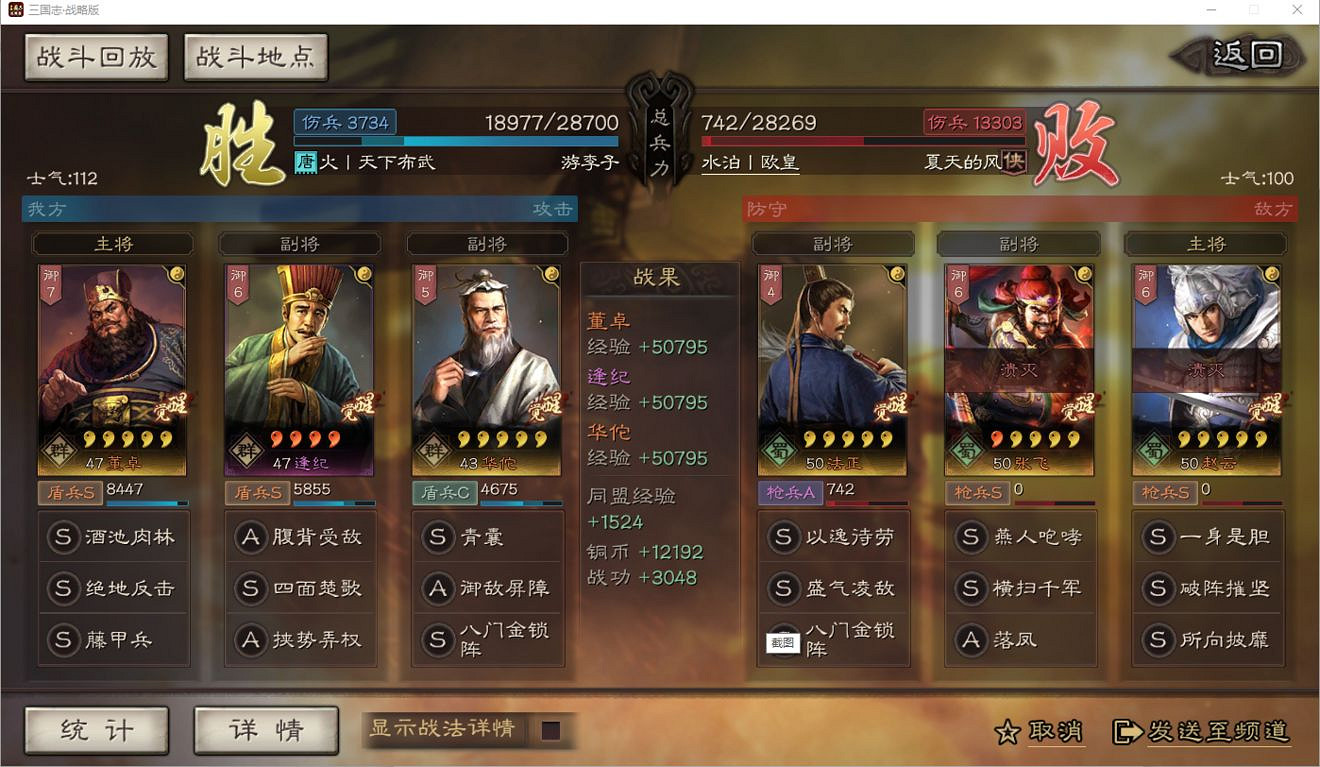Switch to the 详情 view

click(265, 731)
